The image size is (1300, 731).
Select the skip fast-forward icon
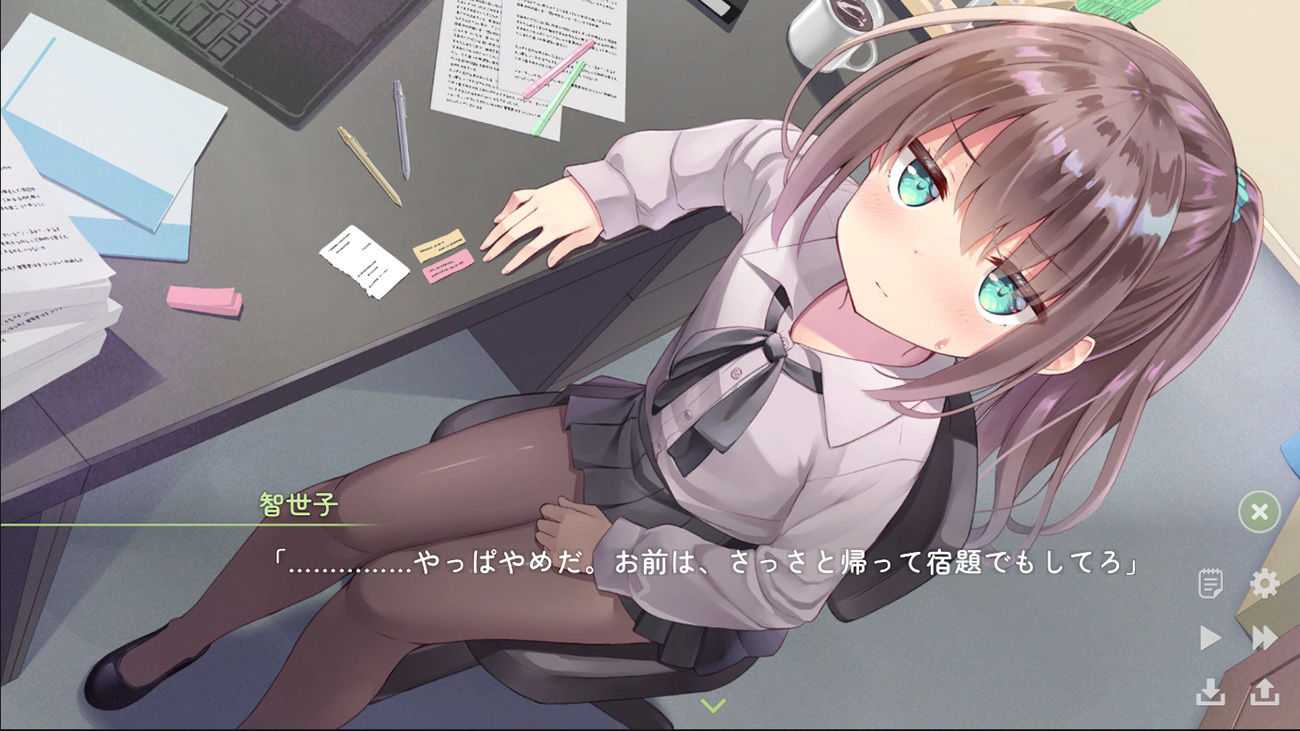click(1263, 636)
